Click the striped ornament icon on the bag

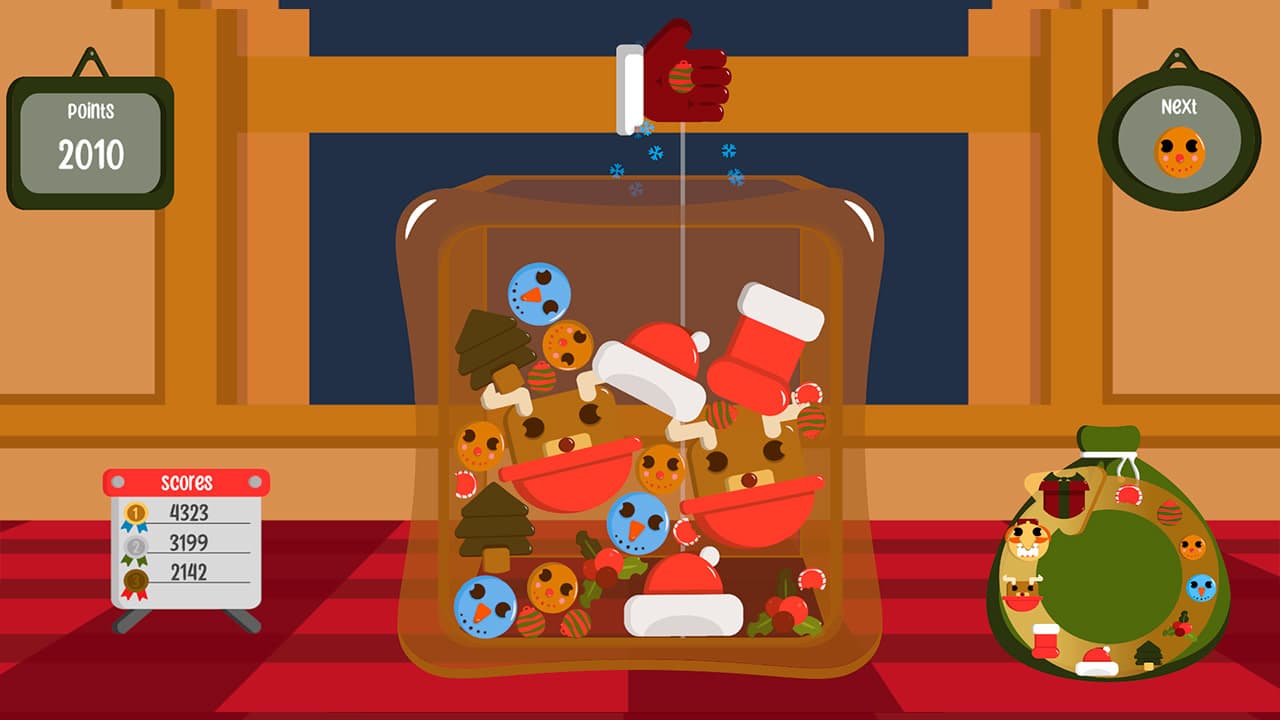coord(1169,512)
